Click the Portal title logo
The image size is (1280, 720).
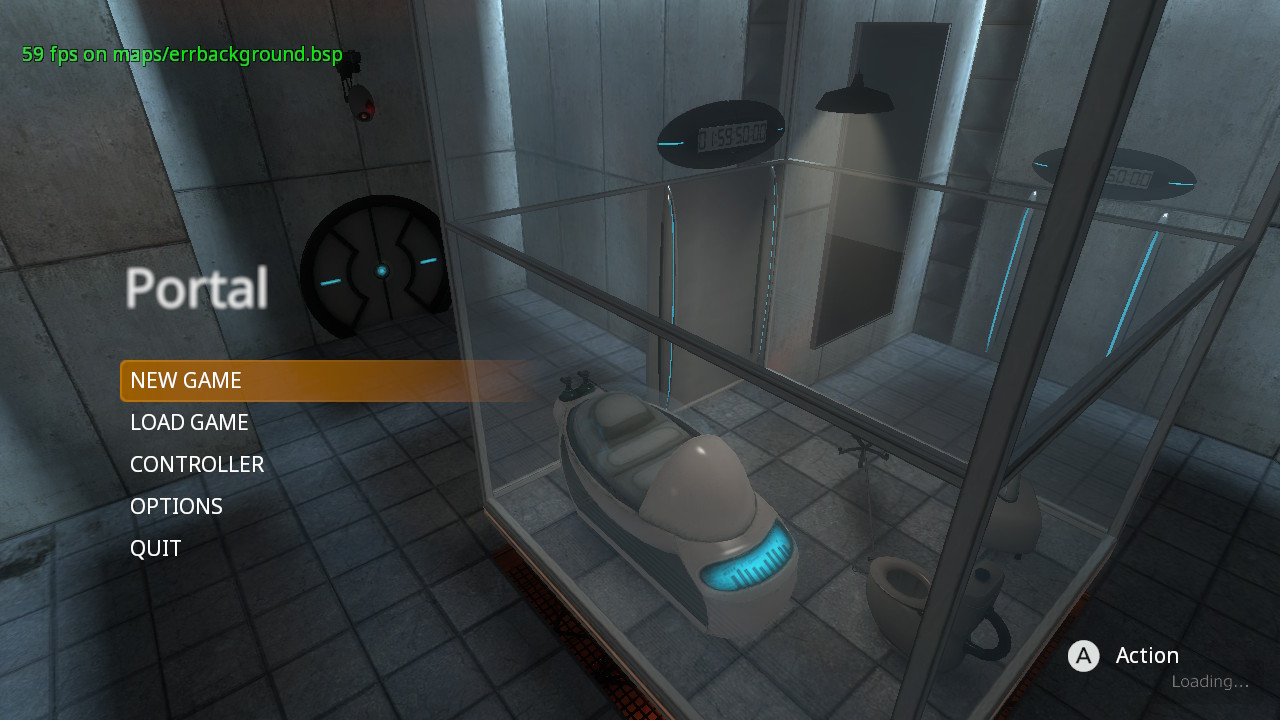point(196,287)
